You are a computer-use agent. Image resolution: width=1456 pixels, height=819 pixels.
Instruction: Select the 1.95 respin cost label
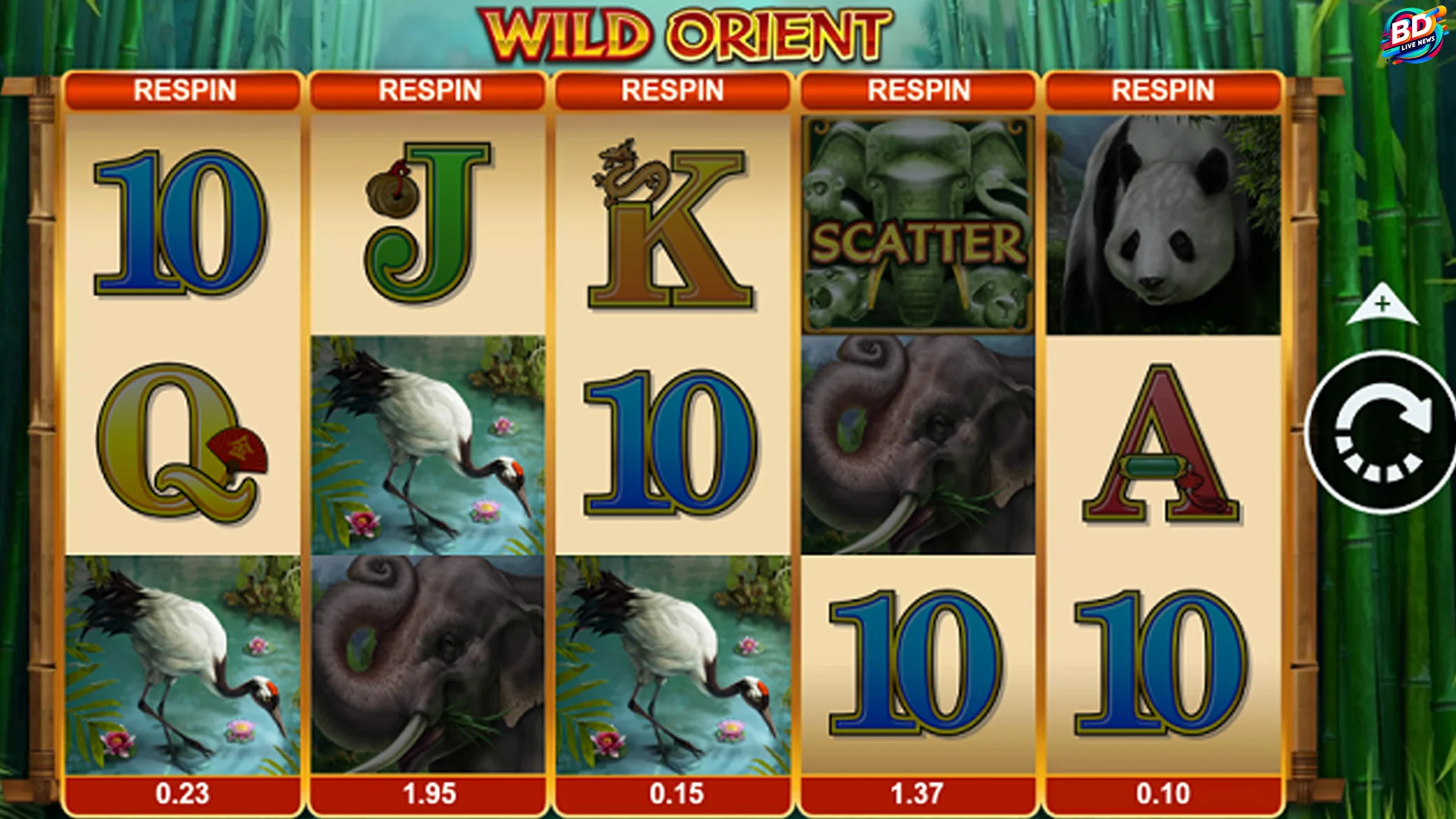428,795
